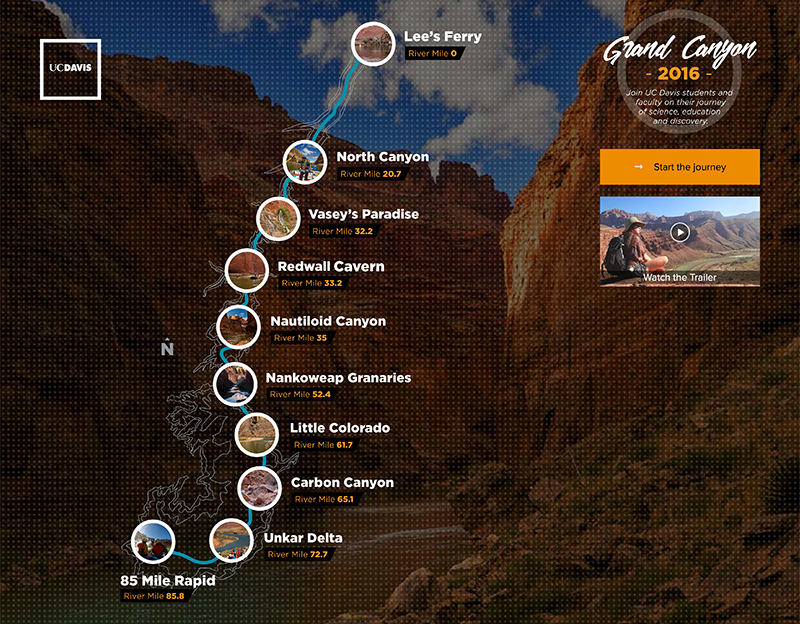Play the Watch the Trailer video
This screenshot has height=624, width=800.
click(680, 232)
